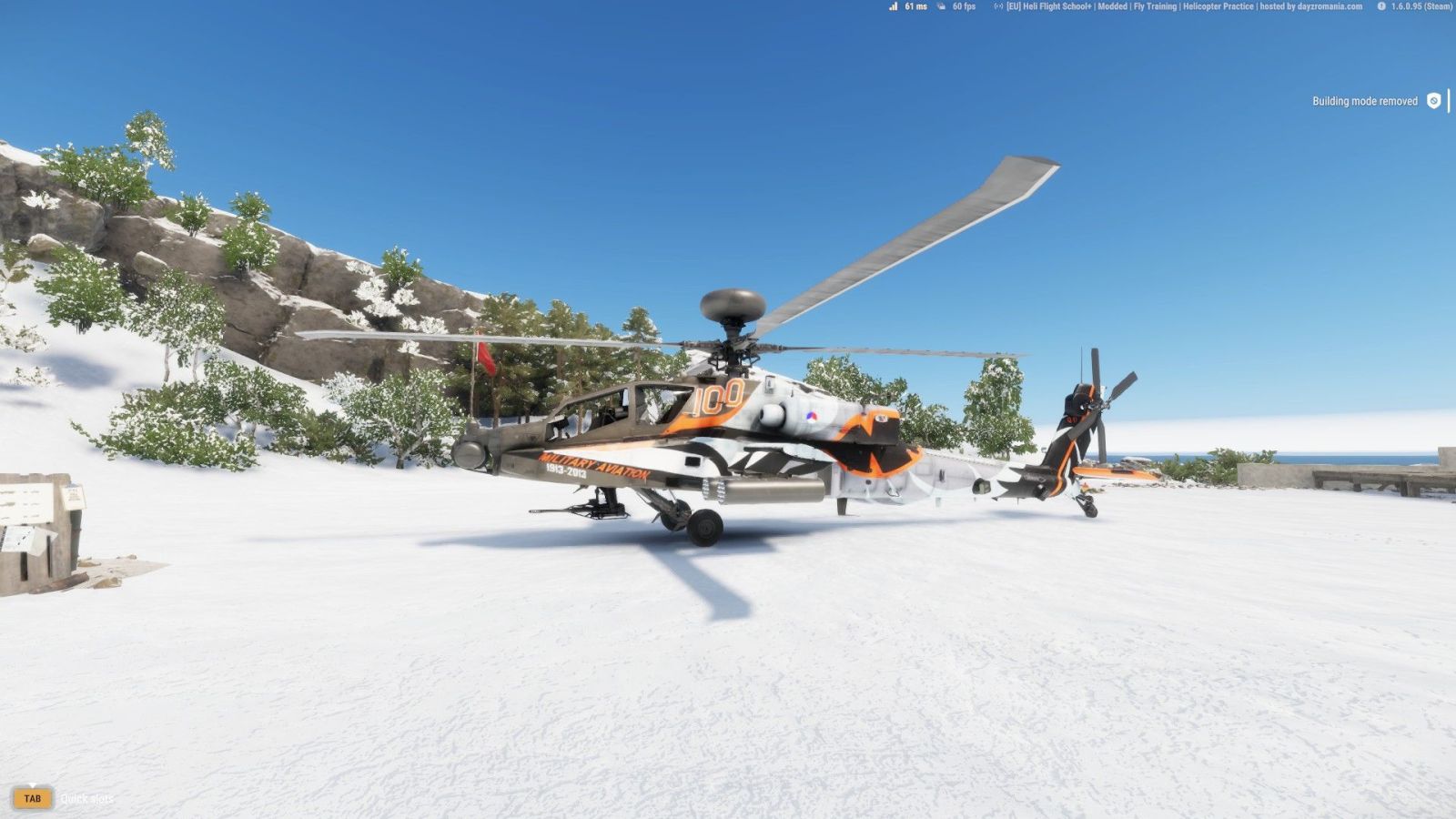Click the Building mode removed notification
The height and width of the screenshot is (819, 1456).
point(1375,101)
